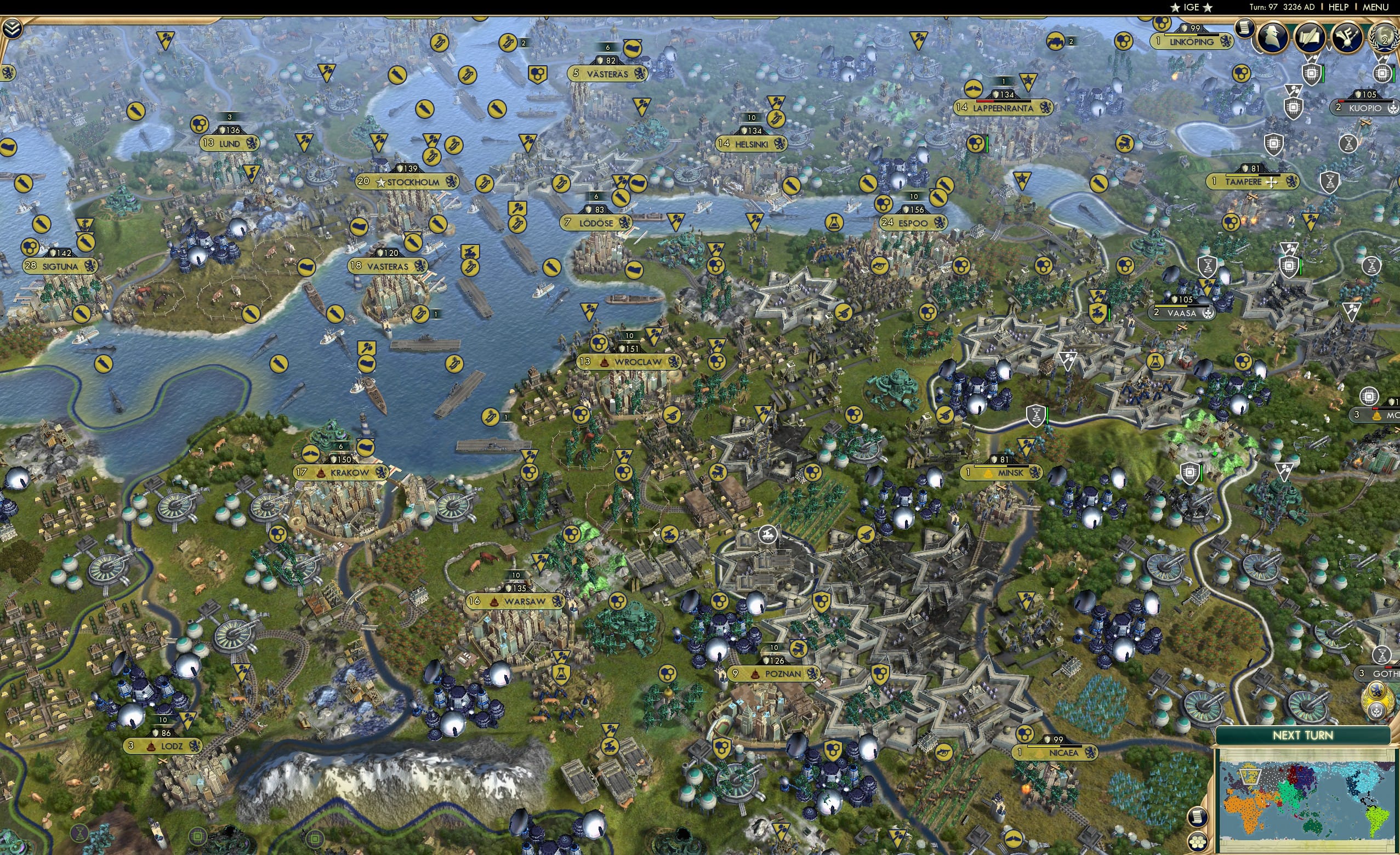Viewport: 1400px width, 855px height.
Task: Switch to strategic view with the hex icon
Action: pos(1198,843)
